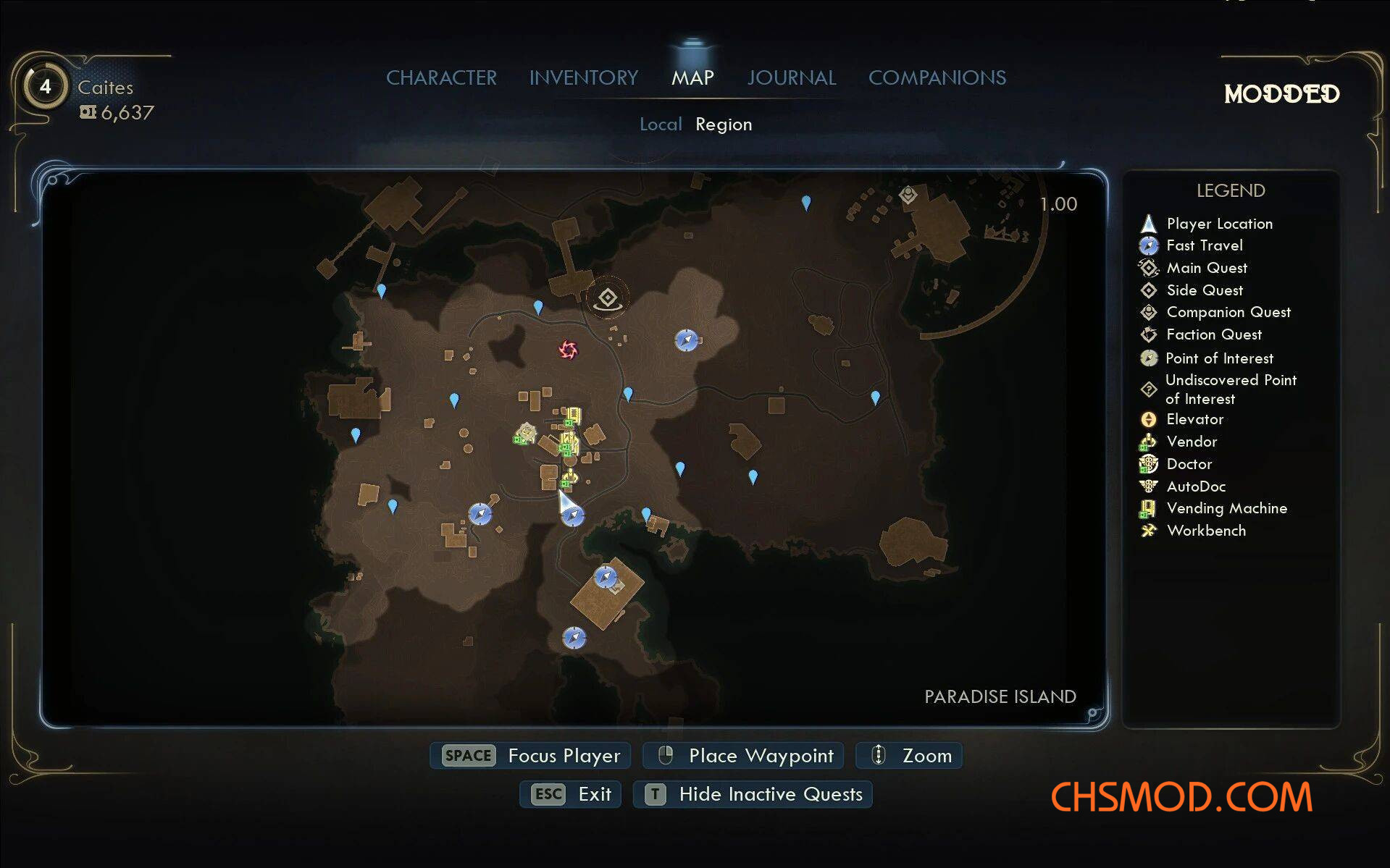The image size is (1390, 868).
Task: Open the Inventory tab
Action: click(x=583, y=77)
